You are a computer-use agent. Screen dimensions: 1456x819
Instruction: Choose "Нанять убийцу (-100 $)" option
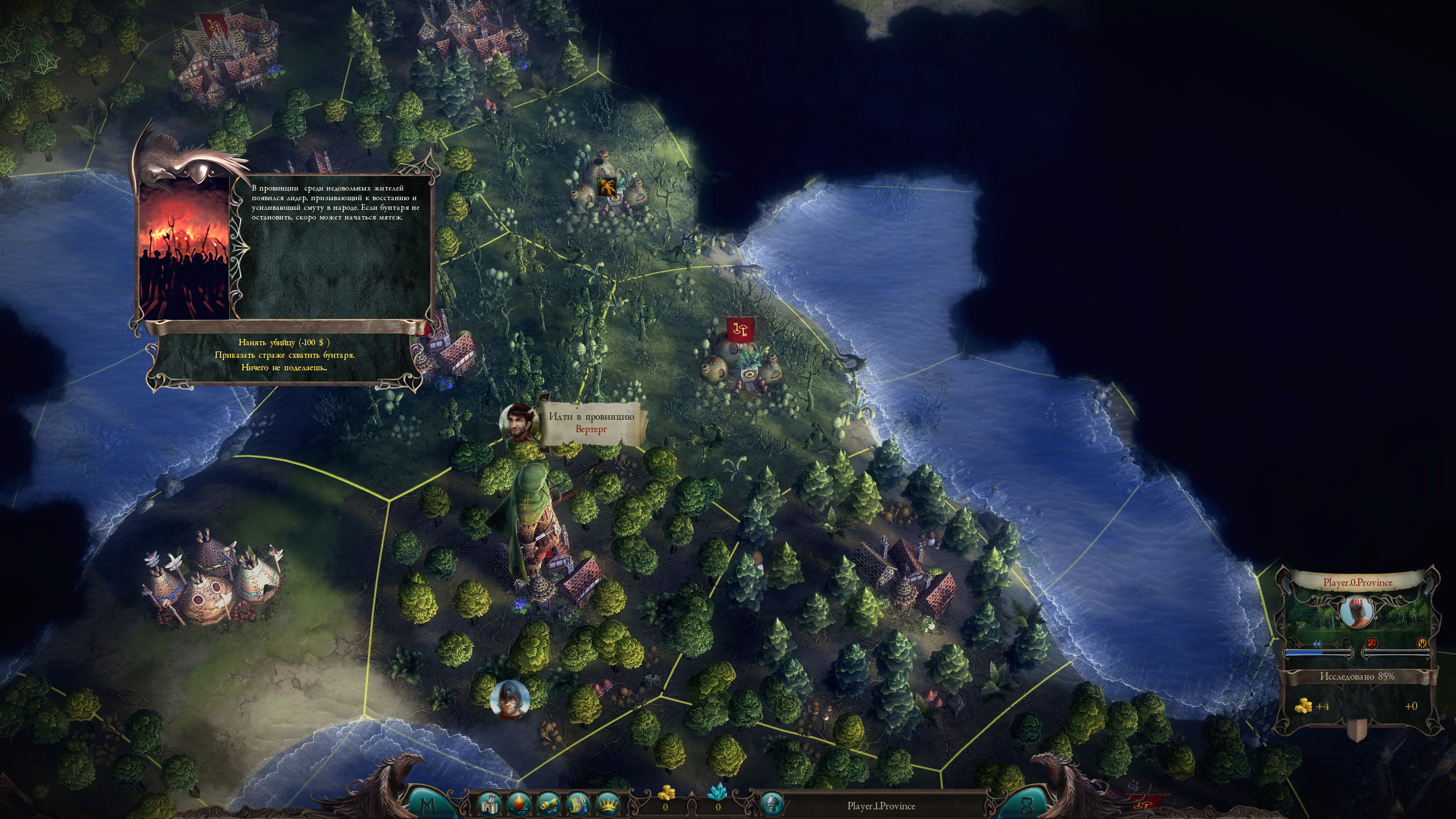point(284,342)
